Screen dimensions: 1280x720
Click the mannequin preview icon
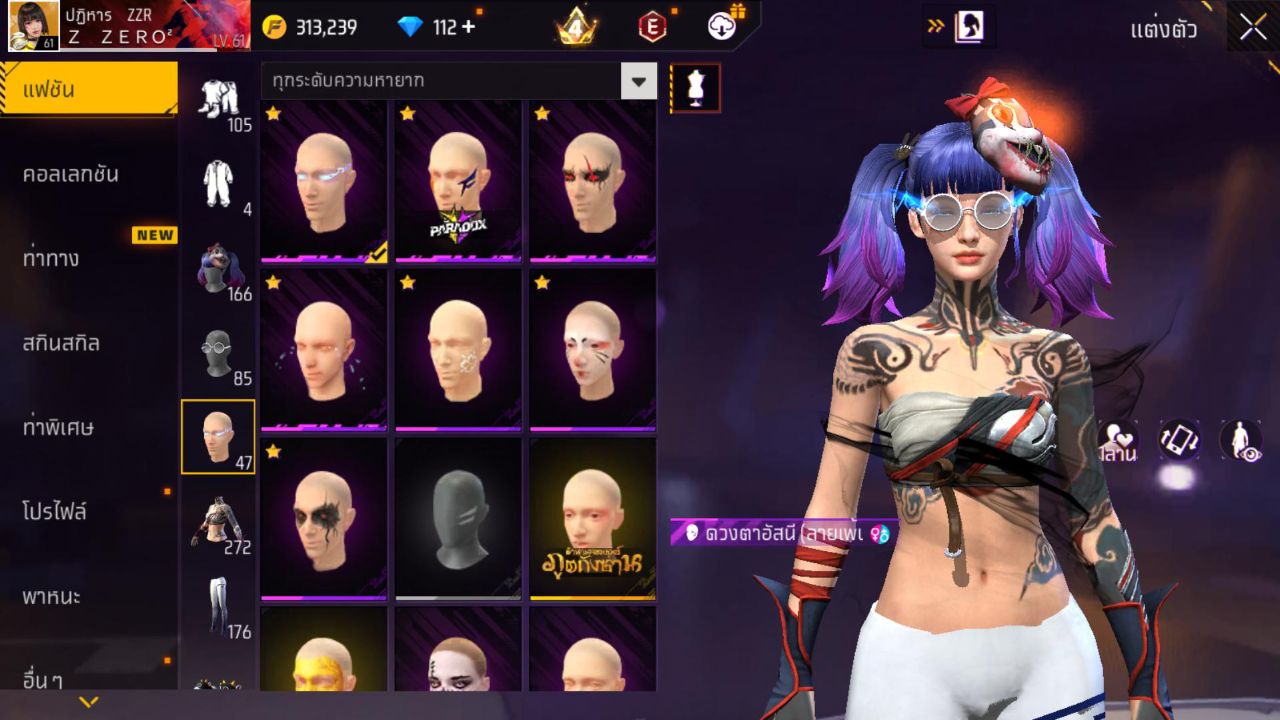[x=695, y=88]
